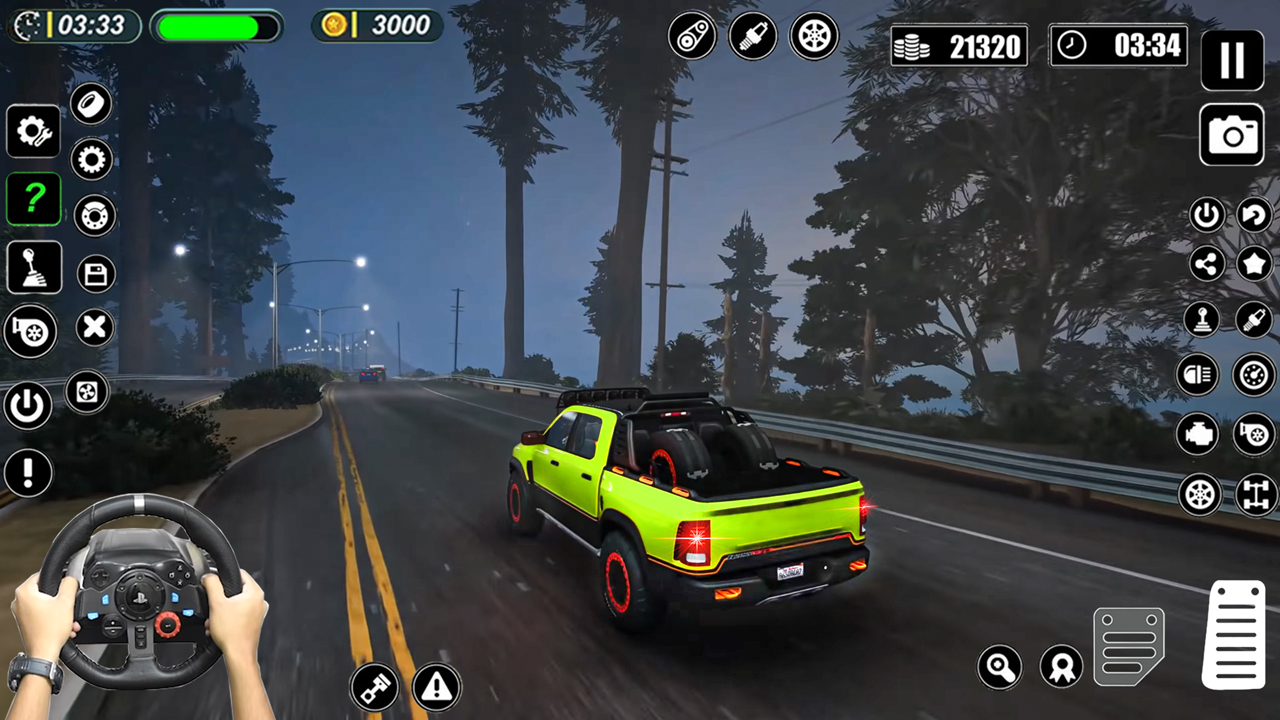Pause the game
The height and width of the screenshot is (720, 1280).
point(1232,60)
